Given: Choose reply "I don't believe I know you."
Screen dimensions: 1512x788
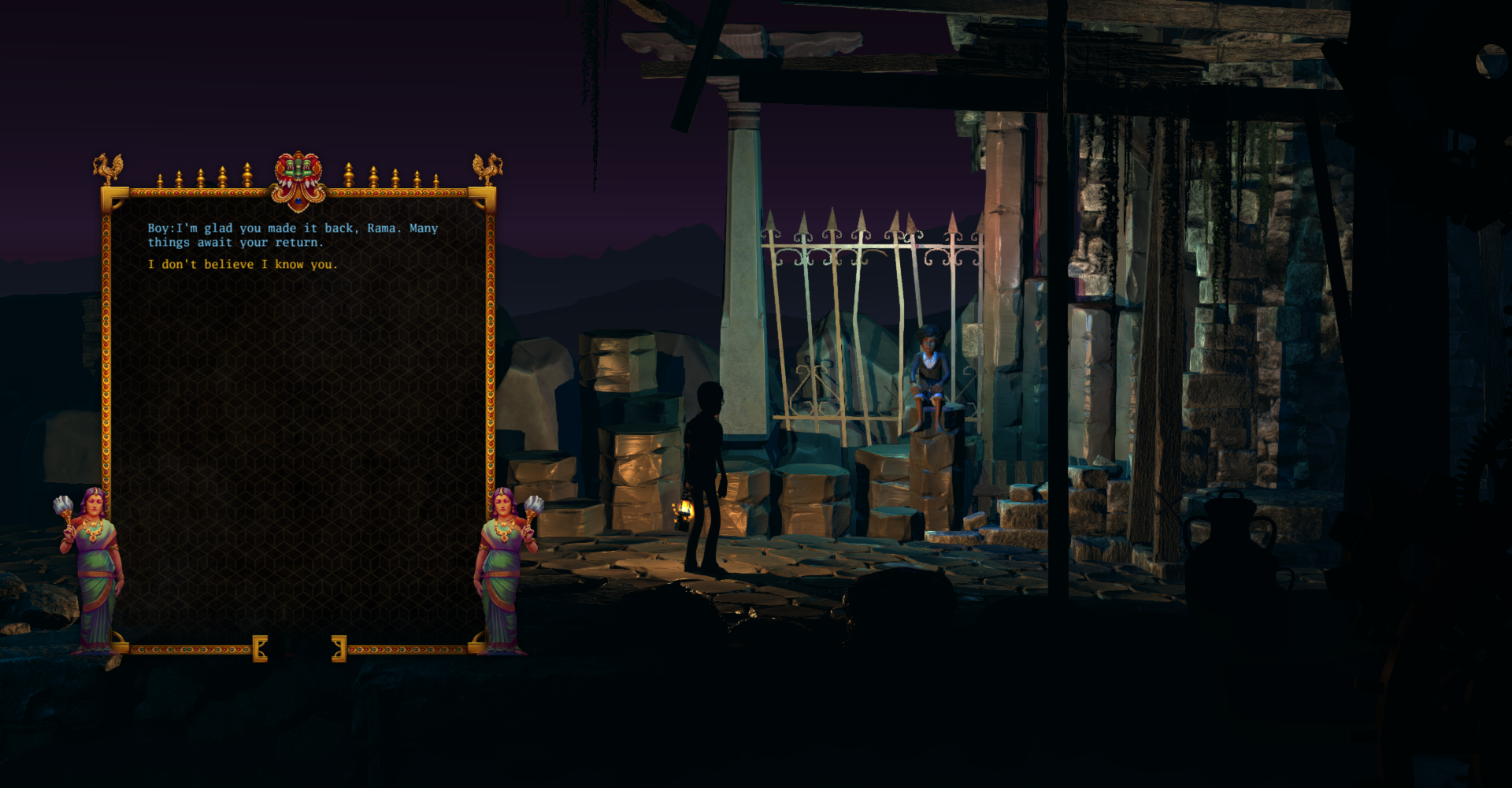Looking at the screenshot, I should pos(243,265).
